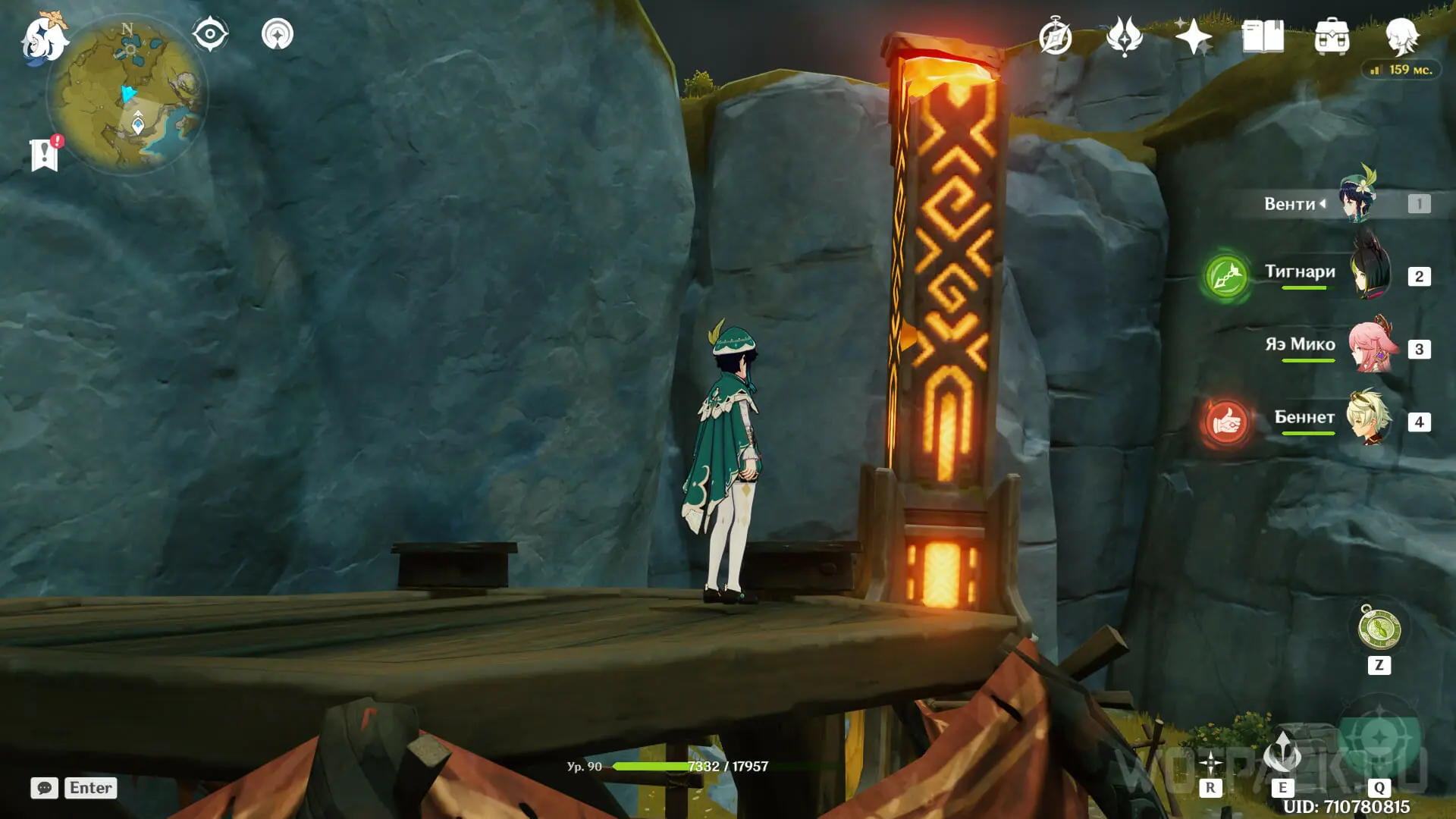Screen dimensions: 1456x819
Task: Activate Тигнари's green quick-swap skill icon
Action: click(1225, 276)
